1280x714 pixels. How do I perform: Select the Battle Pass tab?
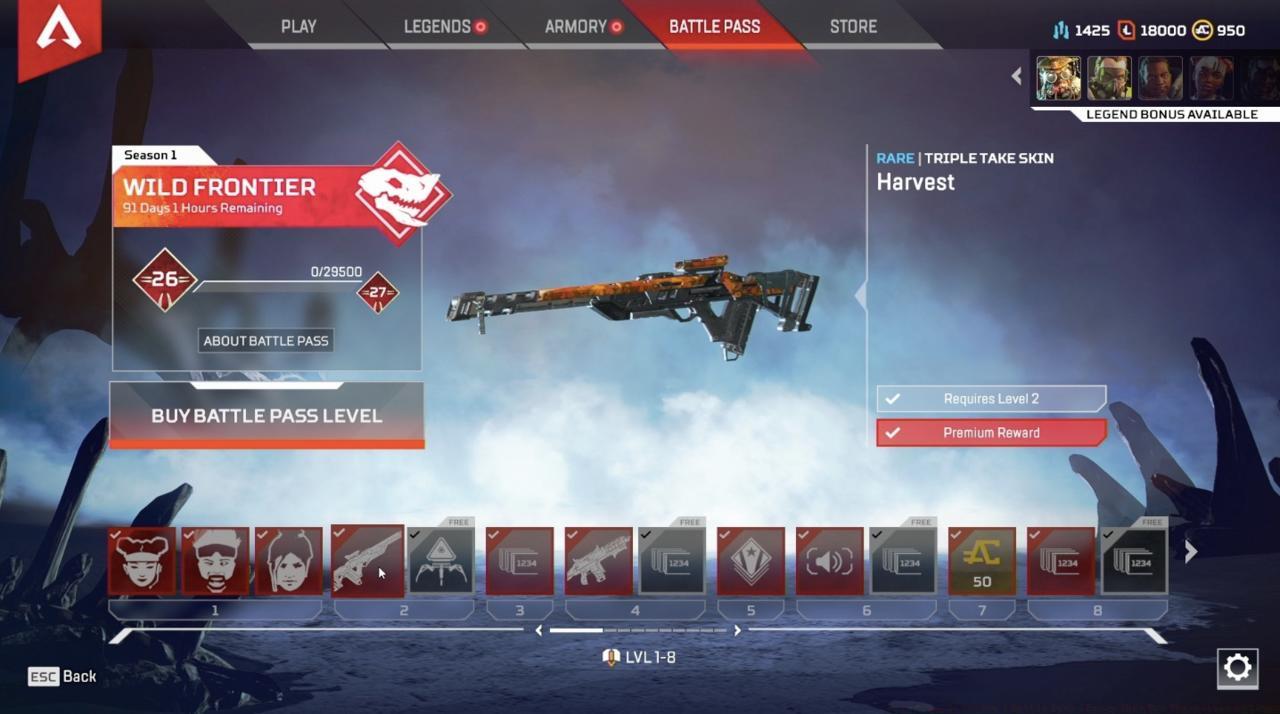coord(714,27)
